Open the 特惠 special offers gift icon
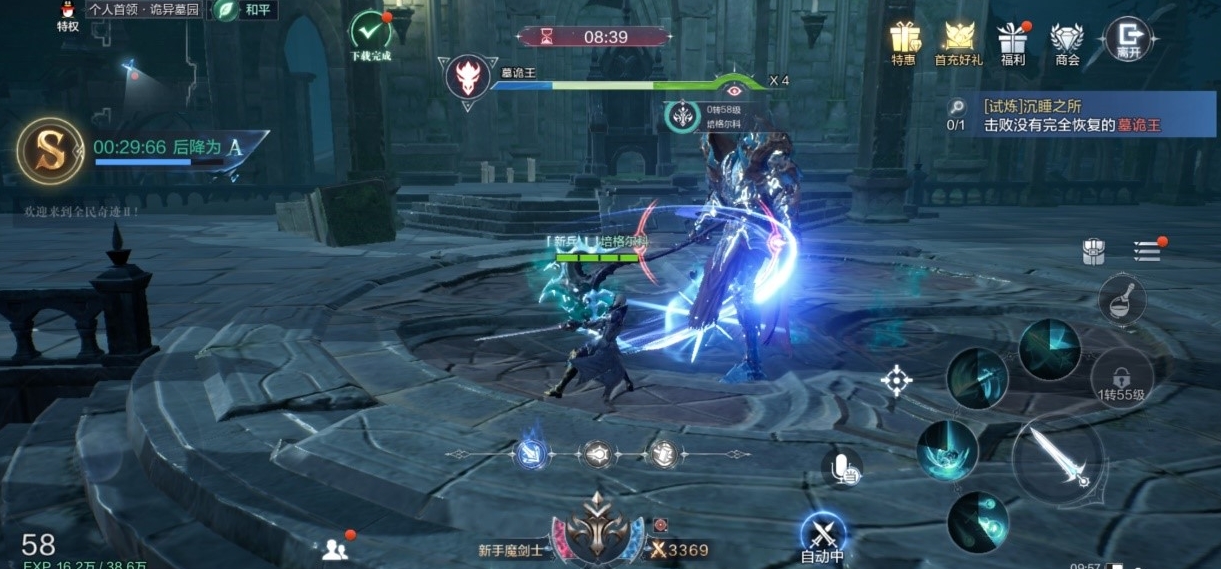The width and height of the screenshot is (1221, 569). point(903,41)
